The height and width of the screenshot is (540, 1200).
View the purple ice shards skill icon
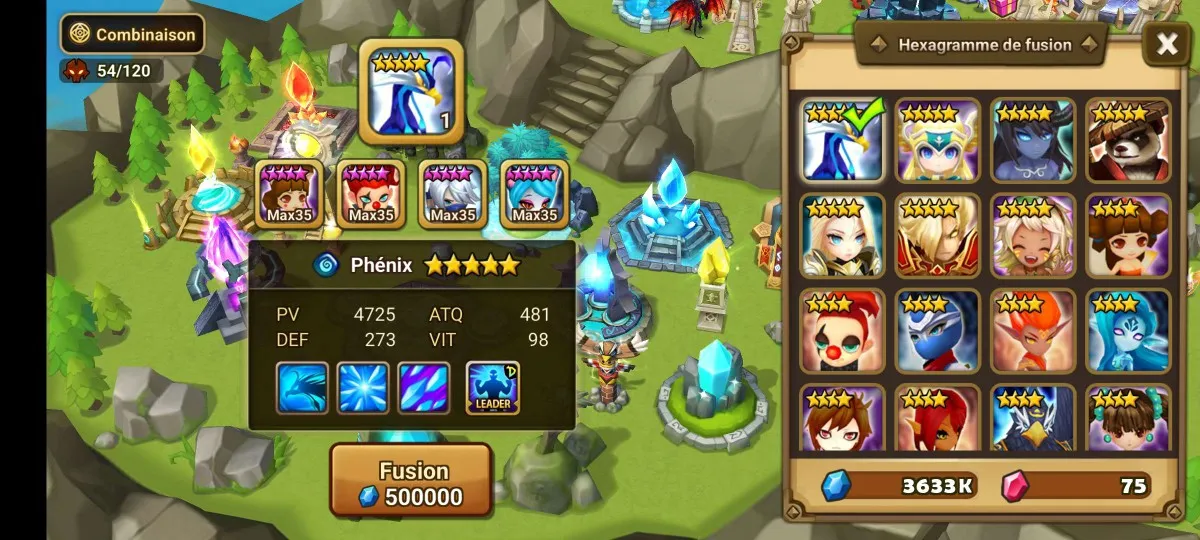click(424, 388)
